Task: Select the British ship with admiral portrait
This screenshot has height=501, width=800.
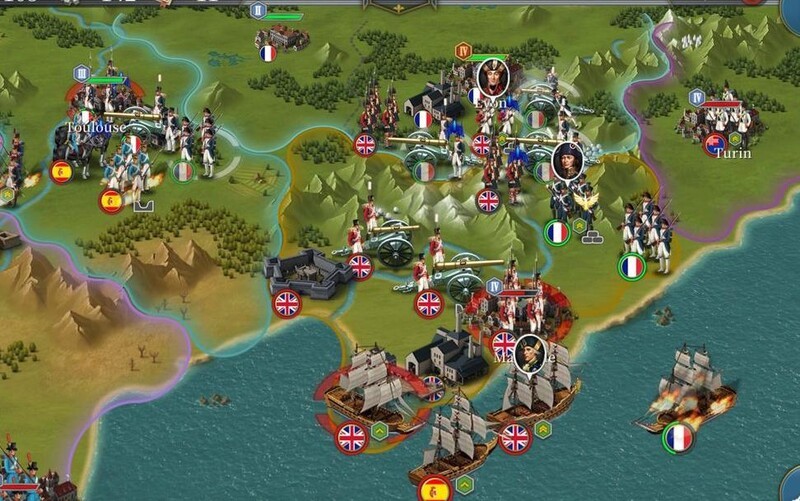Action: (x=530, y=385)
